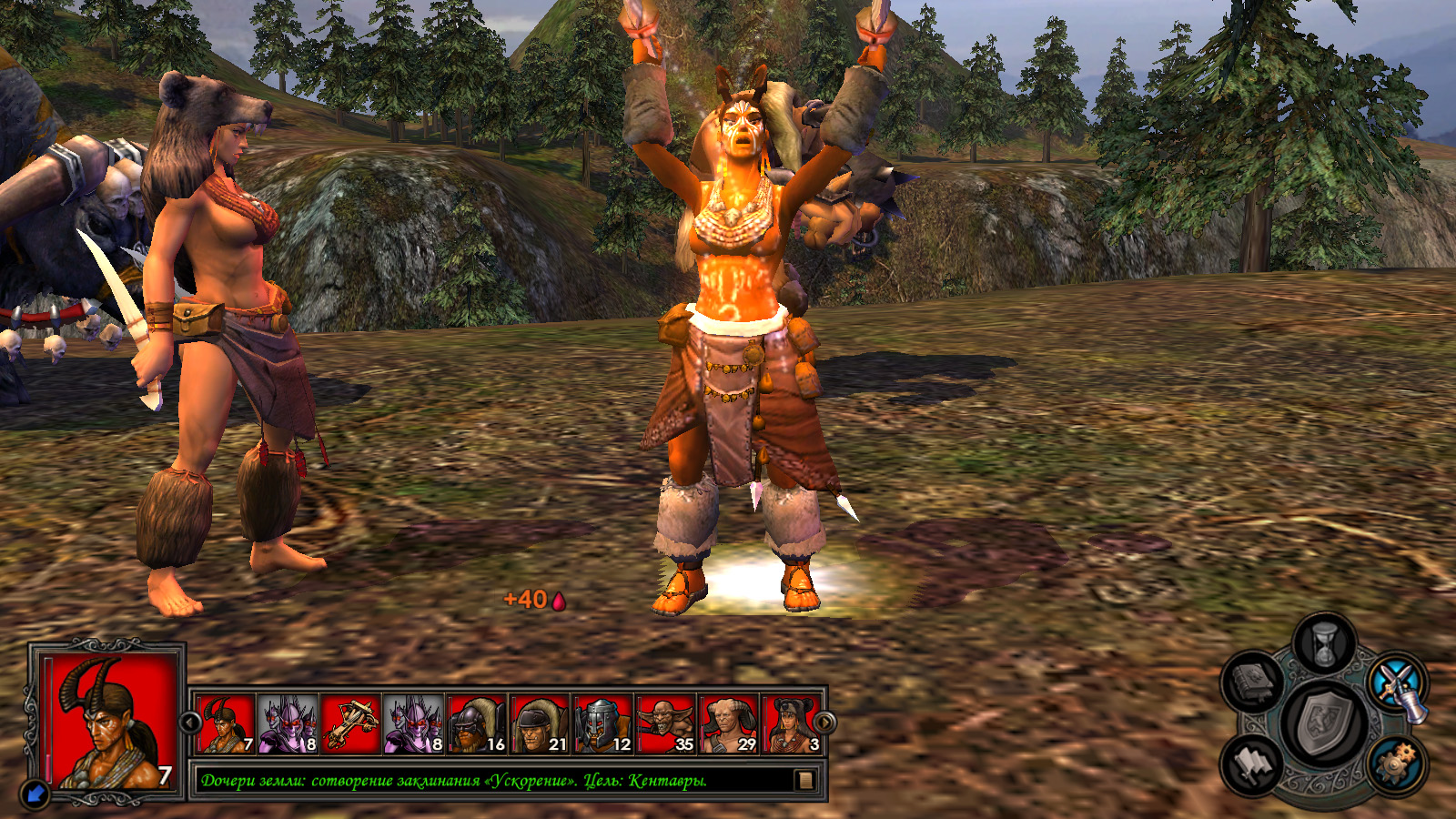1456x819 pixels.
Task: Select the bear-hooded unit stack of 3
Action: 791,724
